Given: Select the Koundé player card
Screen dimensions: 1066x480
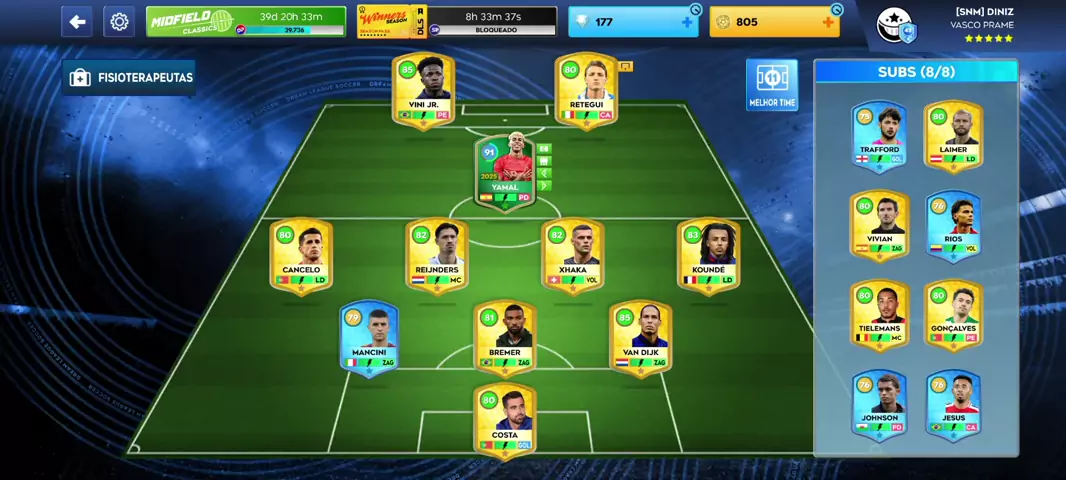Looking at the screenshot, I should click(708, 256).
